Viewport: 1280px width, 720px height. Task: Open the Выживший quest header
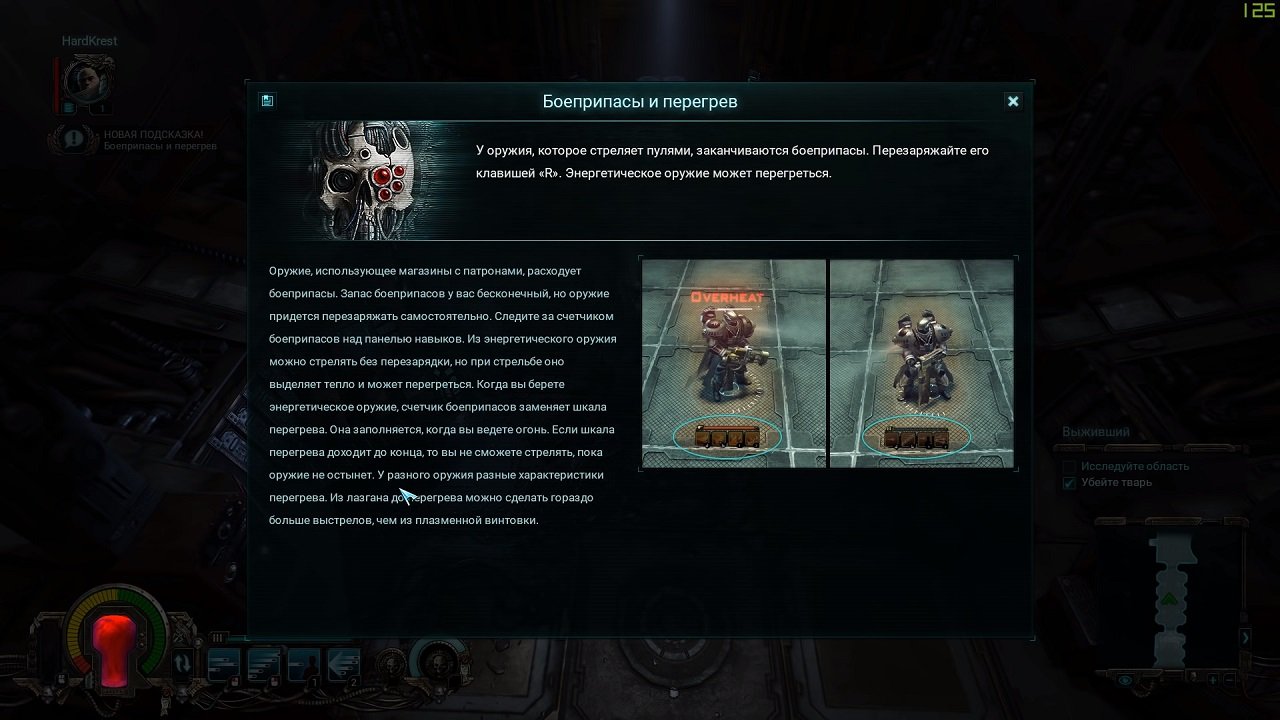click(1096, 430)
